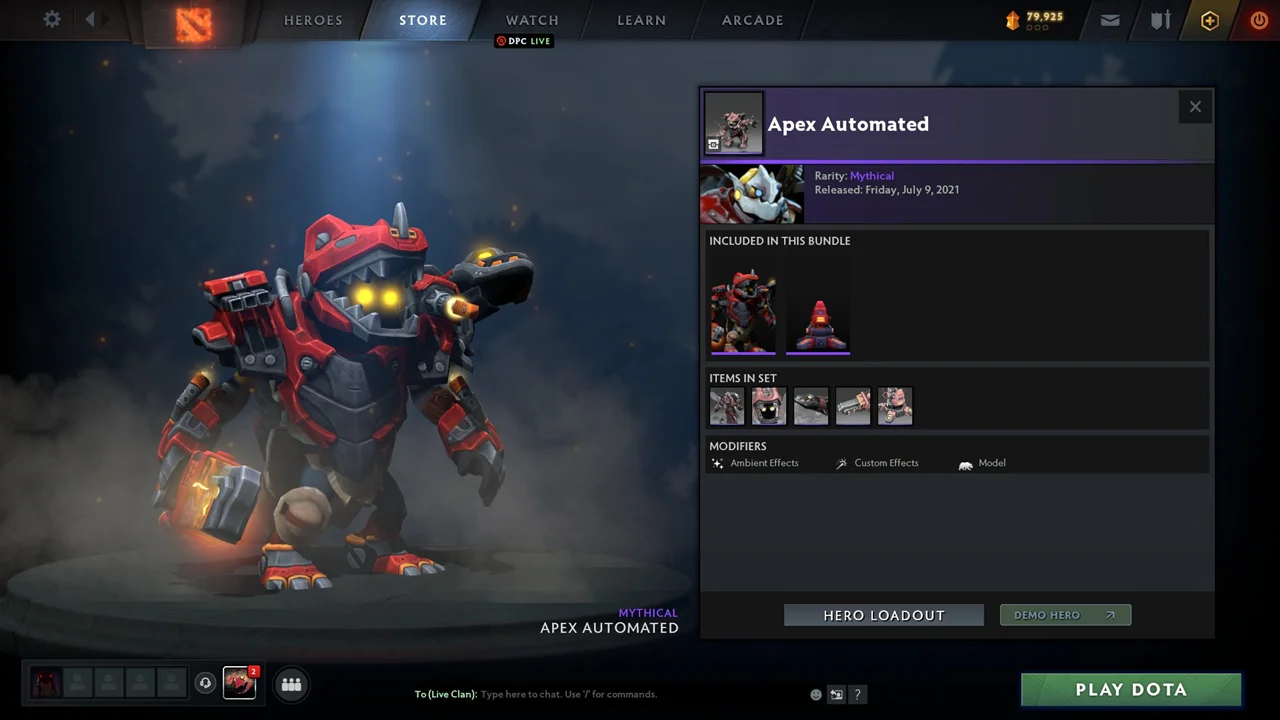
Task: Switch to the Watch tab
Action: pos(532,20)
